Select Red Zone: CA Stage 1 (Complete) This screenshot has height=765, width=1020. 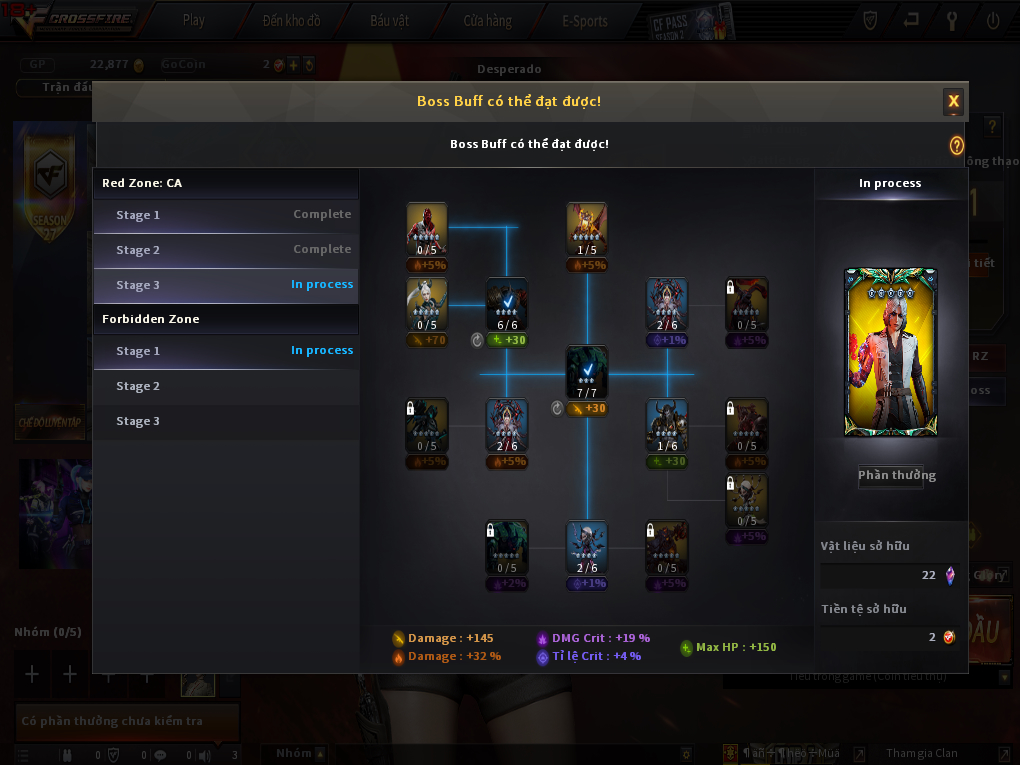pyautogui.click(x=226, y=215)
